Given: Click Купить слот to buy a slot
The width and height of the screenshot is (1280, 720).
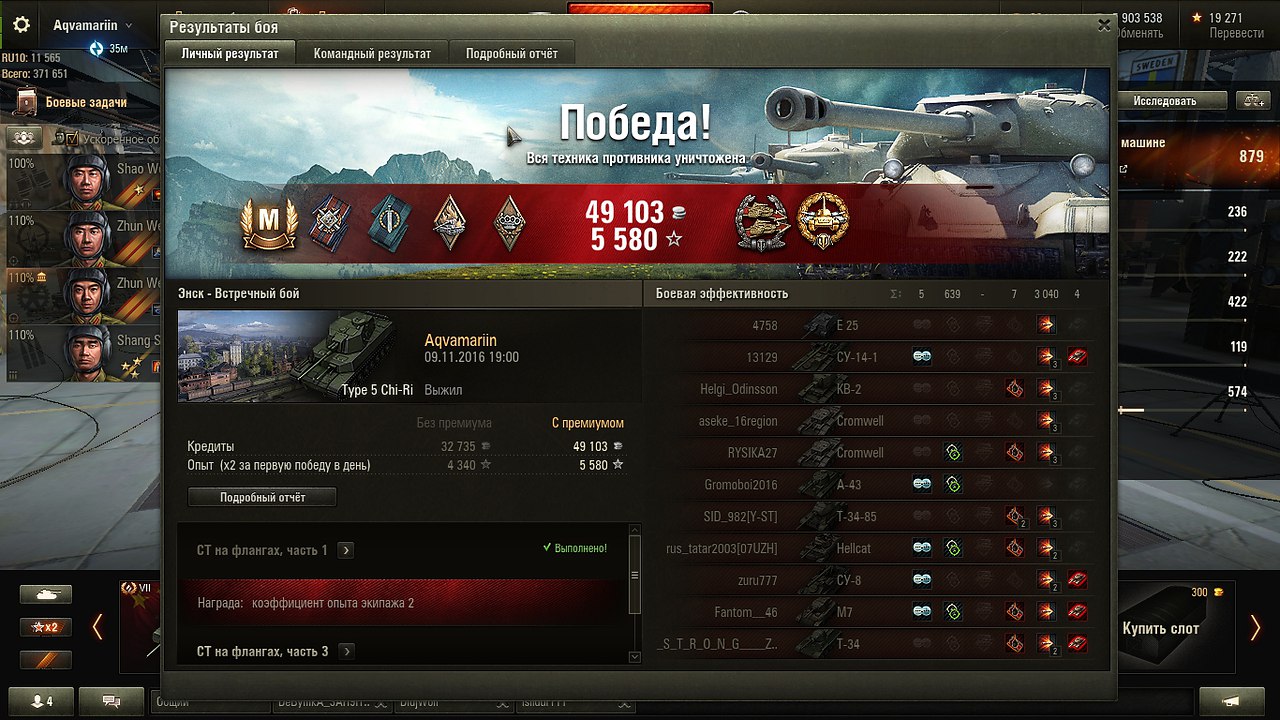Looking at the screenshot, I should pos(1160,628).
